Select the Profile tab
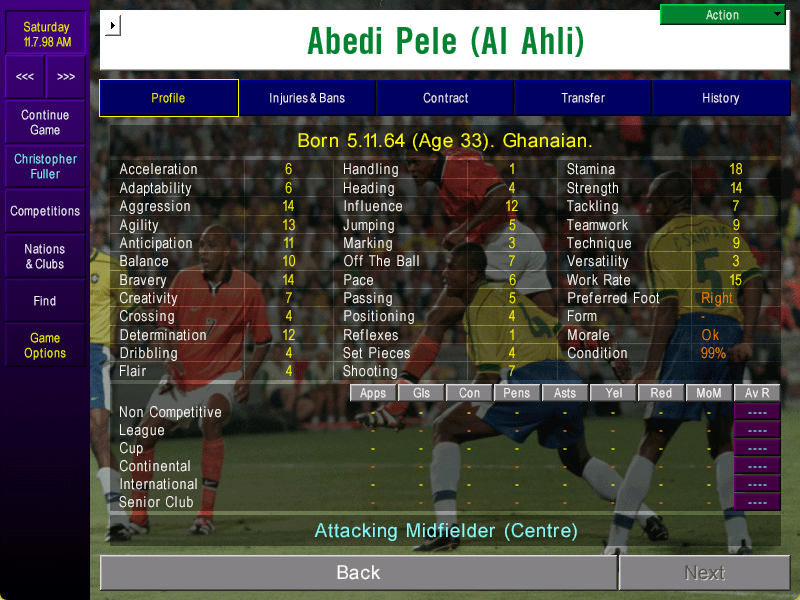 [x=168, y=98]
